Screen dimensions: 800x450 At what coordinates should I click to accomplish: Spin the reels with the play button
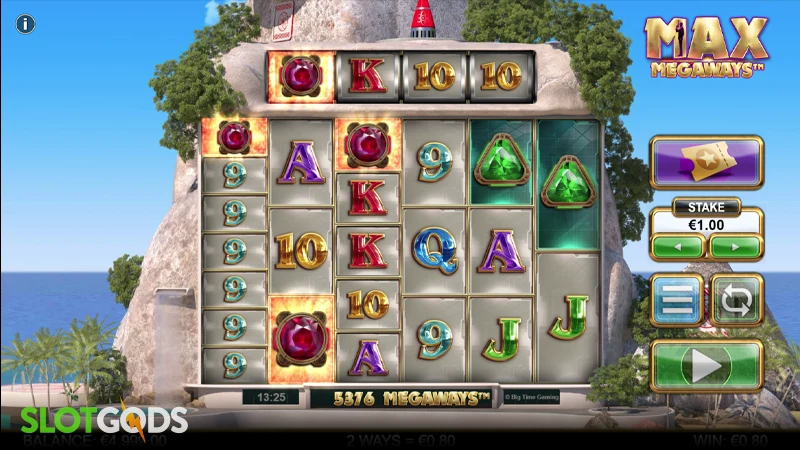[707, 366]
